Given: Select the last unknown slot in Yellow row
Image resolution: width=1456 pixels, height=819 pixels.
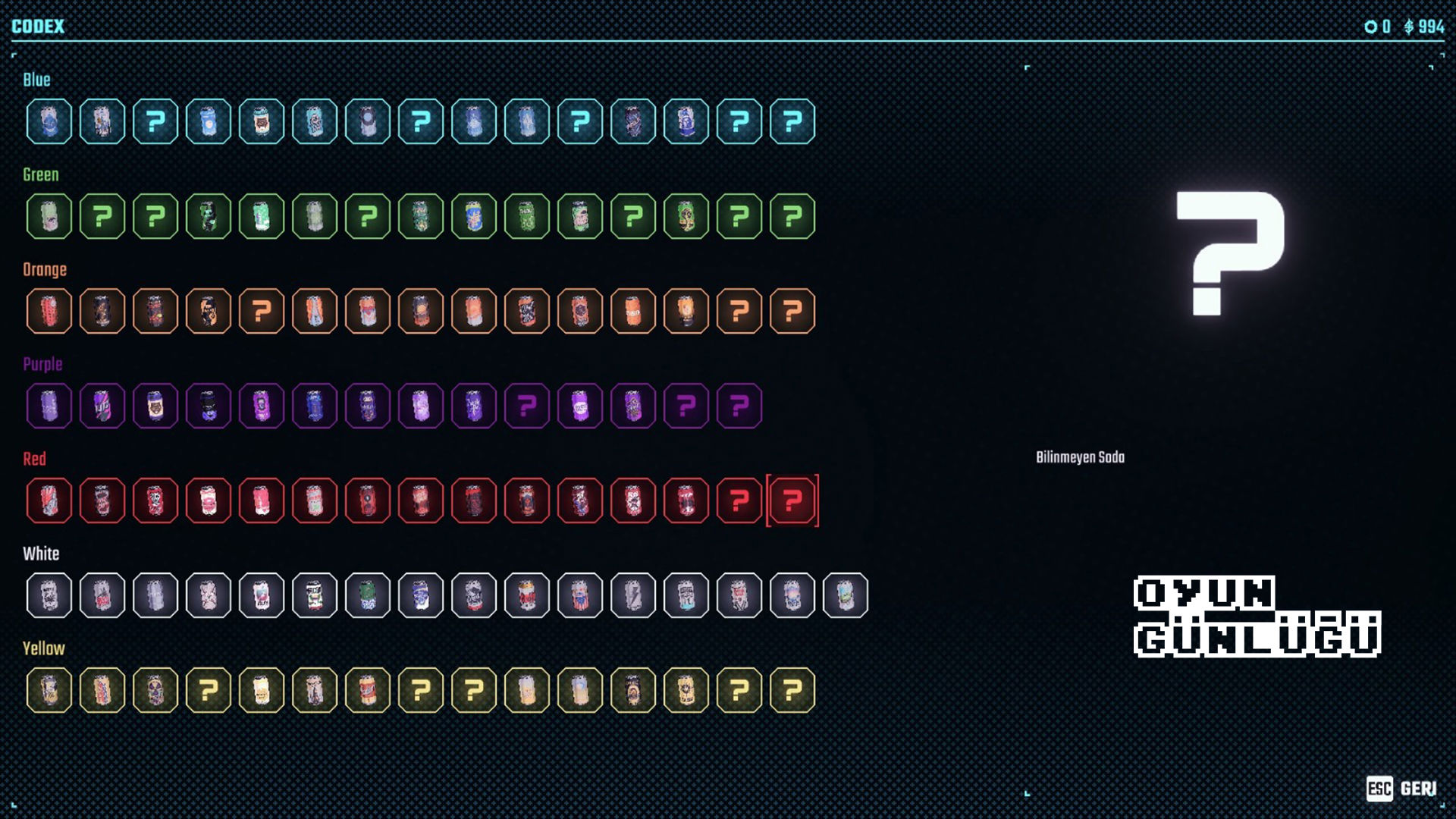Looking at the screenshot, I should click(x=792, y=690).
